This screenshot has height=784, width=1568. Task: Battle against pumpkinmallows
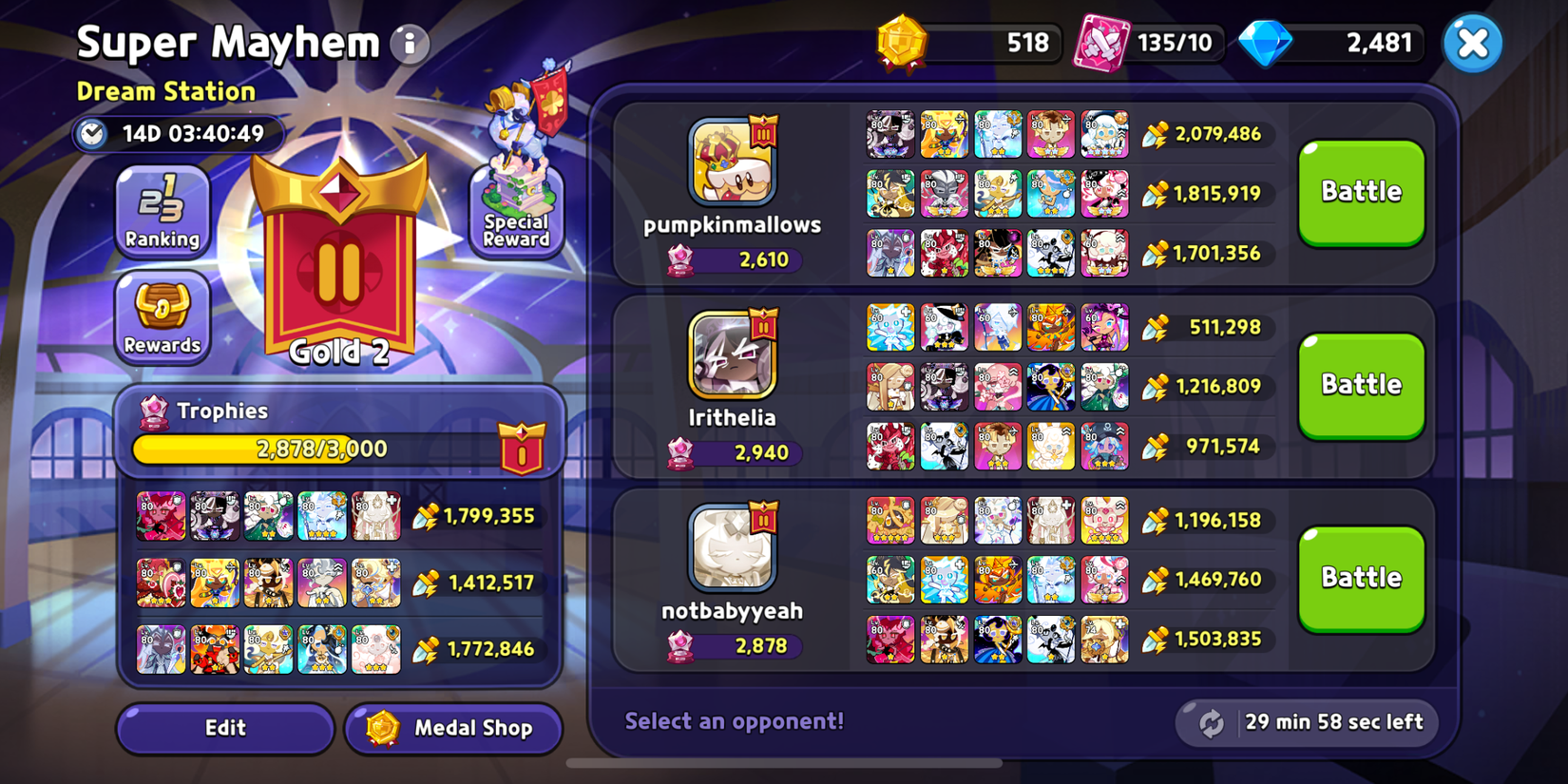[1361, 191]
